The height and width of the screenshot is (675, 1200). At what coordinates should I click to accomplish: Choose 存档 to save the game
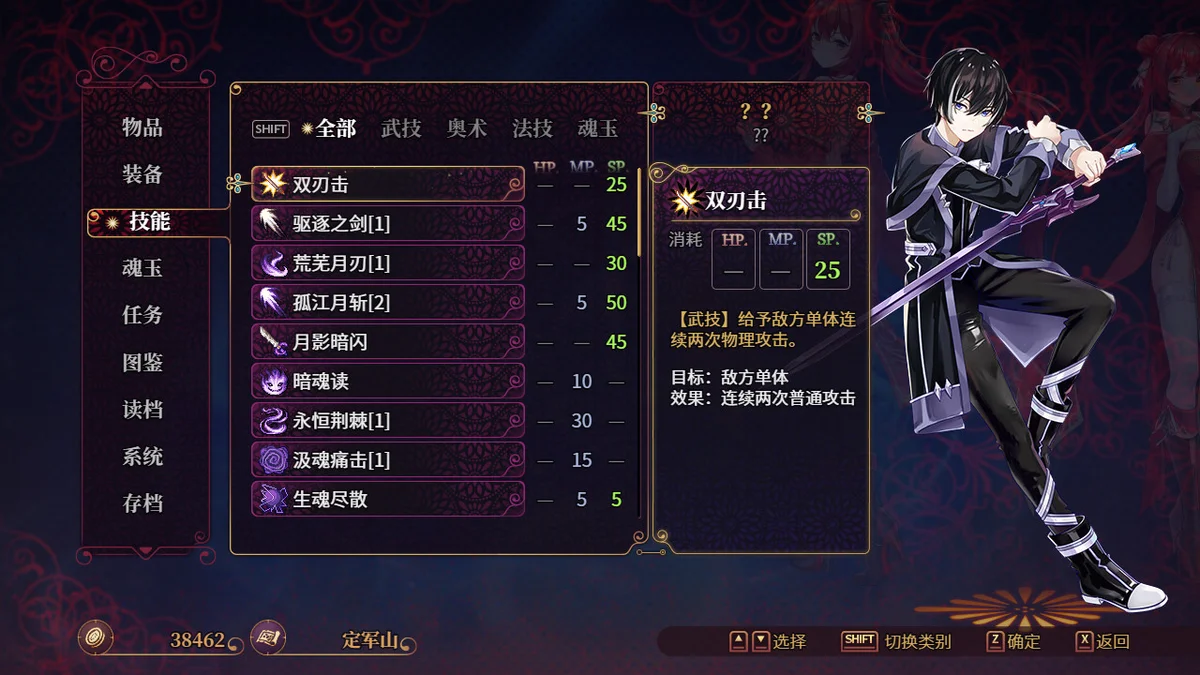[142, 504]
